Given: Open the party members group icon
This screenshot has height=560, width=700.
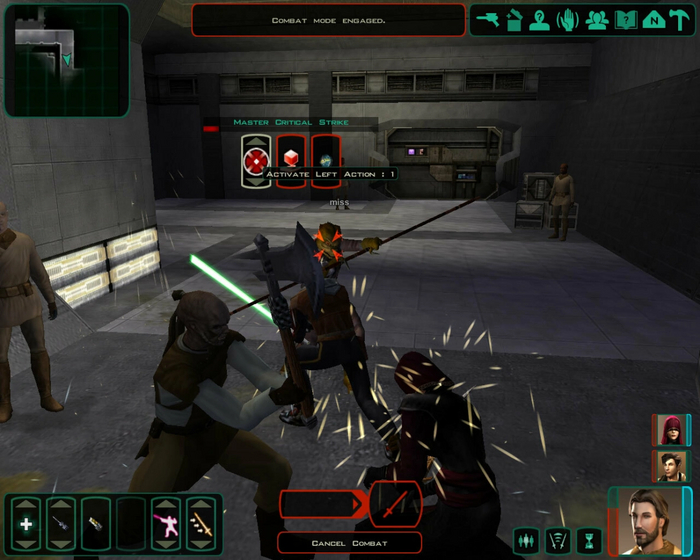Looking at the screenshot, I should click(x=597, y=20).
